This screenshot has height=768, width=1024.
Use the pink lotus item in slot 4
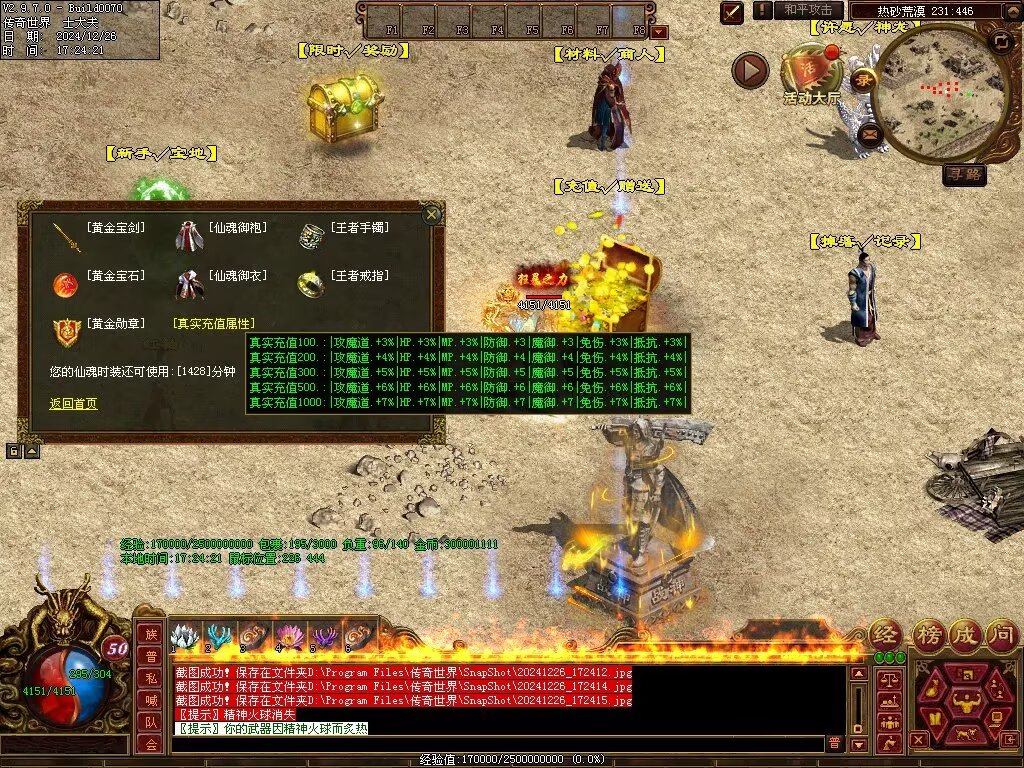pyautogui.click(x=290, y=636)
